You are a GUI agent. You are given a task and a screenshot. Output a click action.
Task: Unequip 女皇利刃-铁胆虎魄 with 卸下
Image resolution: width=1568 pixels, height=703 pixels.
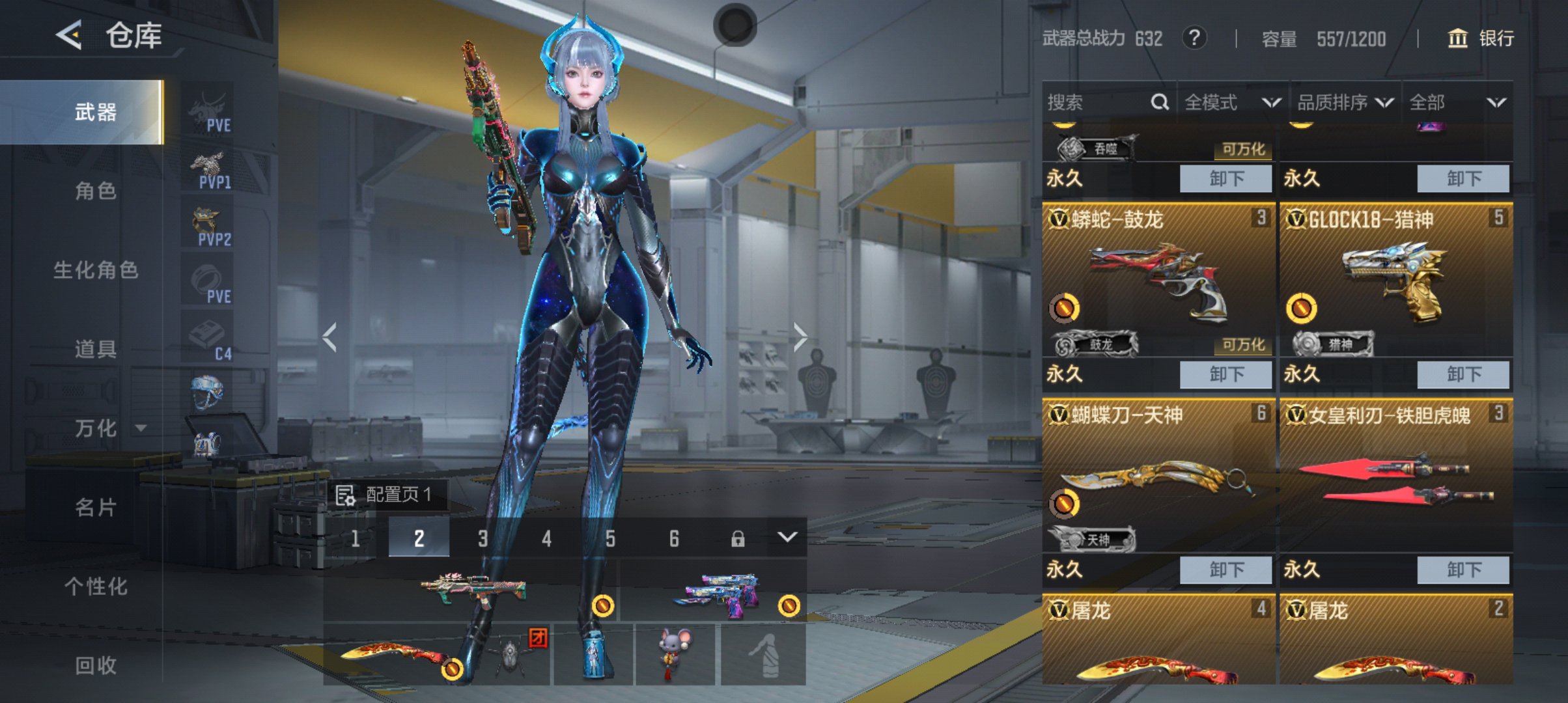[1463, 570]
